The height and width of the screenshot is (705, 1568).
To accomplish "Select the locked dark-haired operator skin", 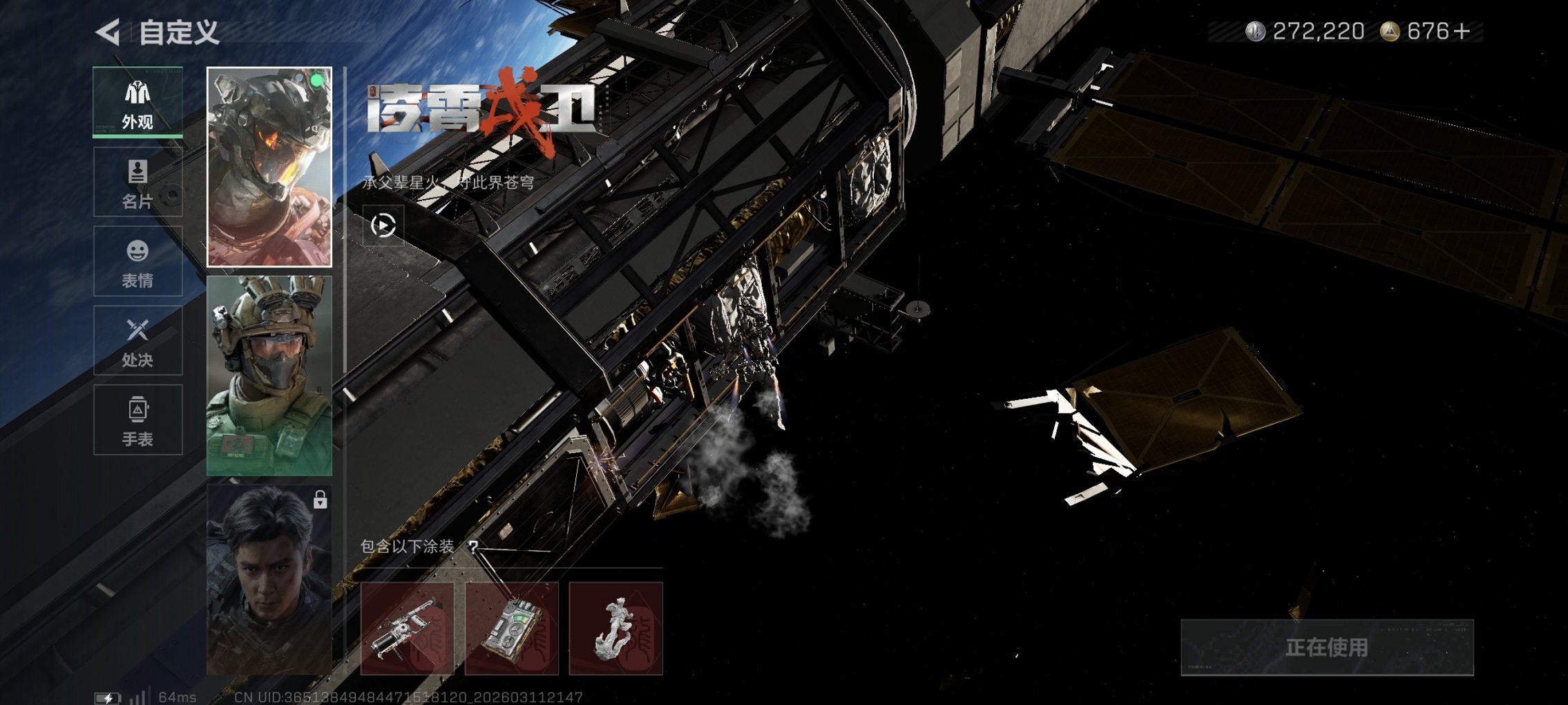I will tap(269, 579).
